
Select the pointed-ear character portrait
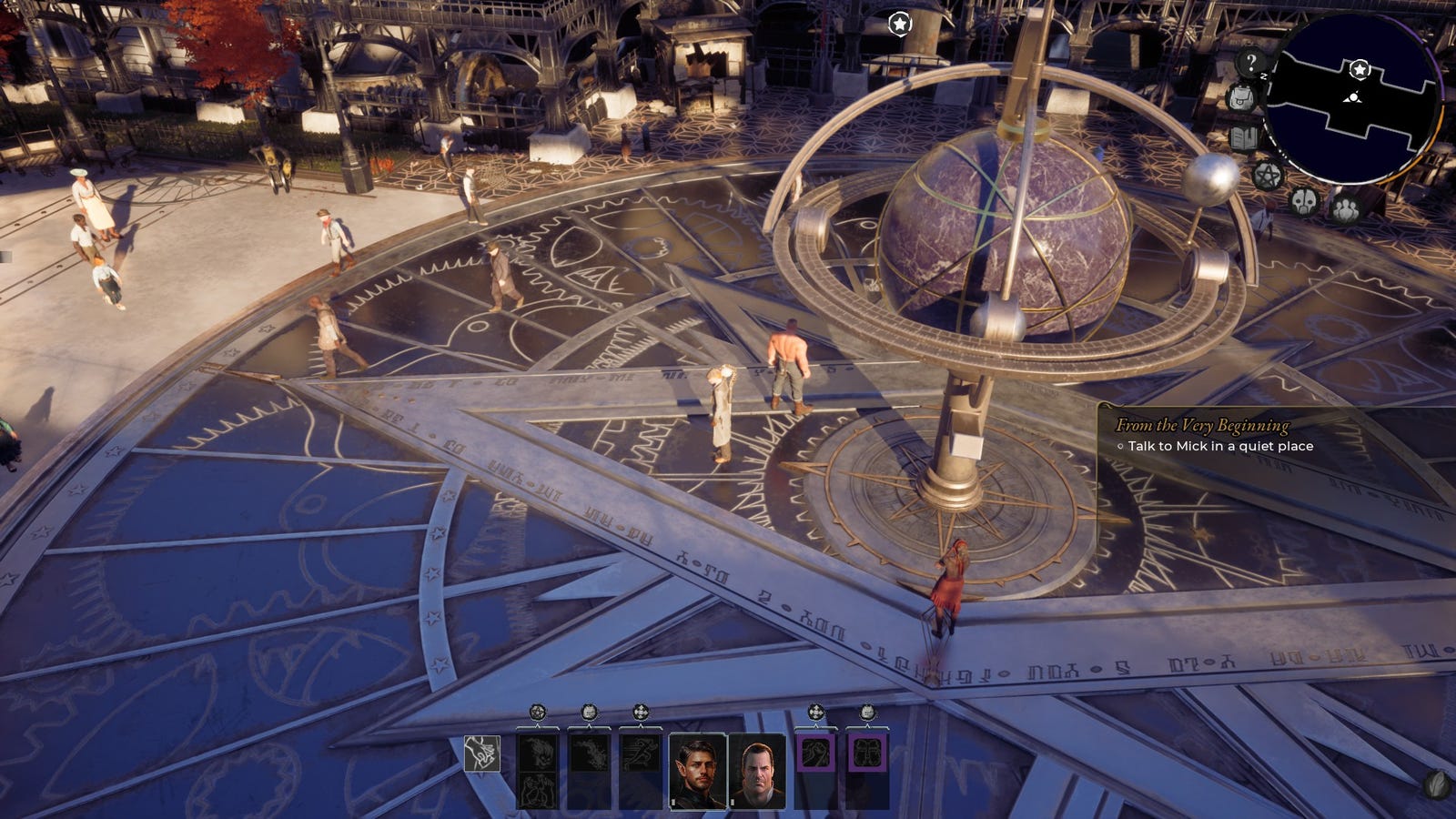tap(698, 771)
